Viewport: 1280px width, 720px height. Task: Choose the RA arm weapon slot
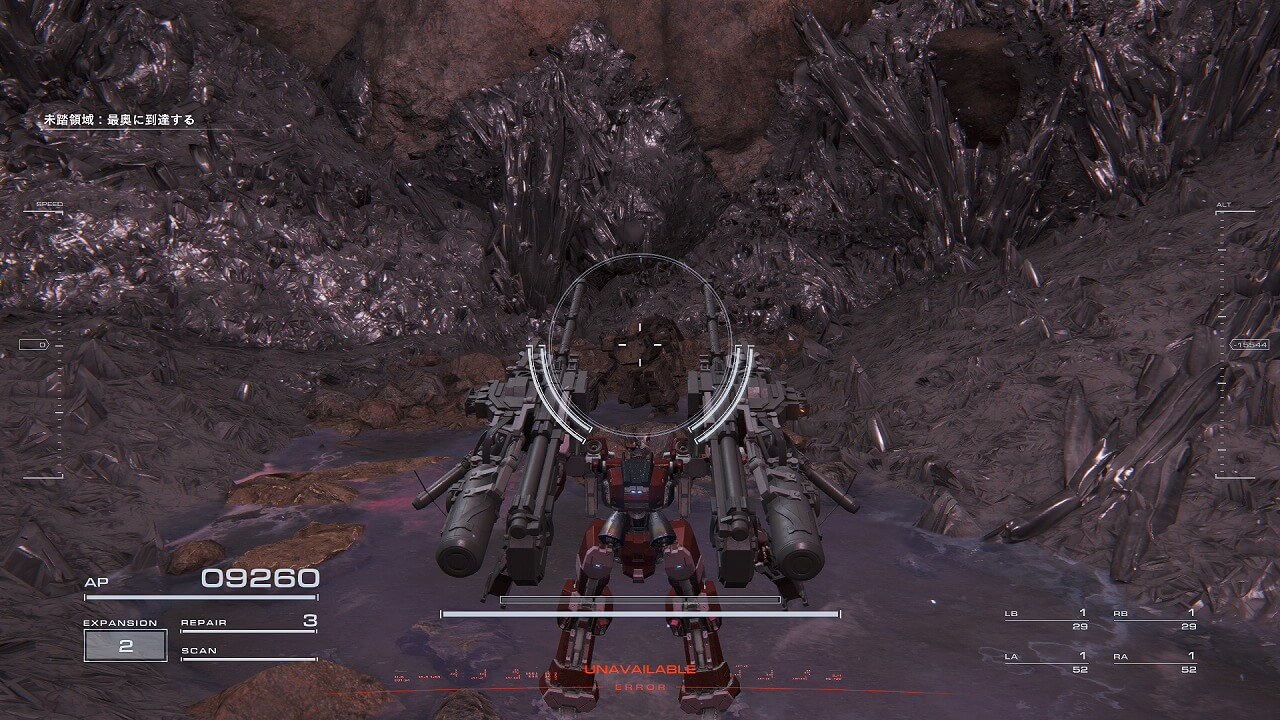(x=1155, y=662)
